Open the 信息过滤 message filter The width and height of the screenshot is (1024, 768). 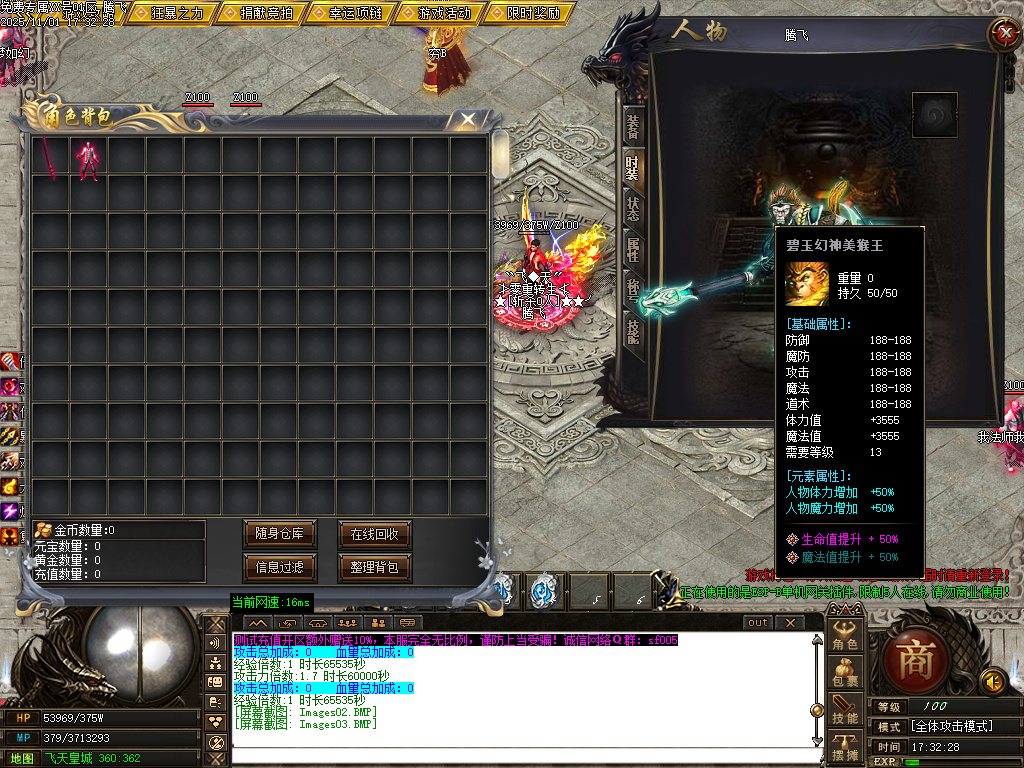tap(281, 568)
